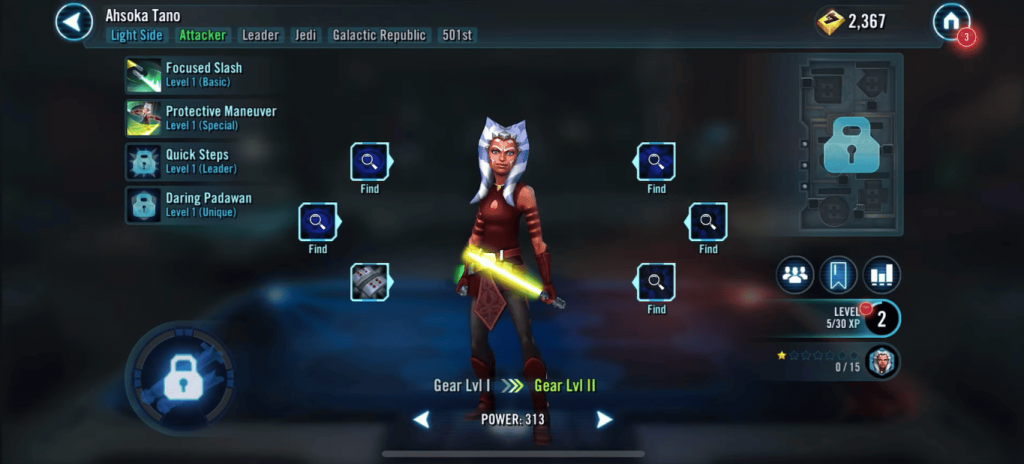Show the next character with right arrow
This screenshot has width=1024, height=464.
coord(604,420)
